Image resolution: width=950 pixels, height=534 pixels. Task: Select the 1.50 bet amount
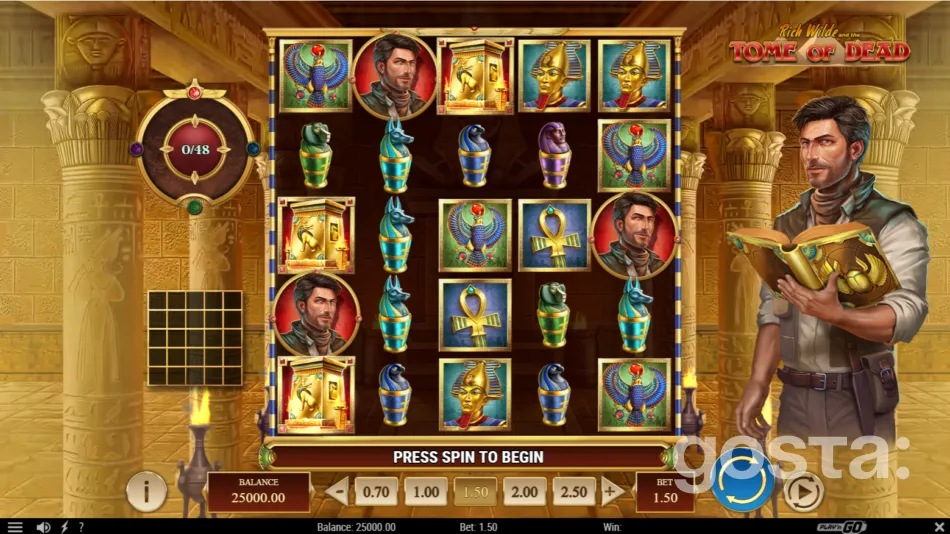coord(475,492)
